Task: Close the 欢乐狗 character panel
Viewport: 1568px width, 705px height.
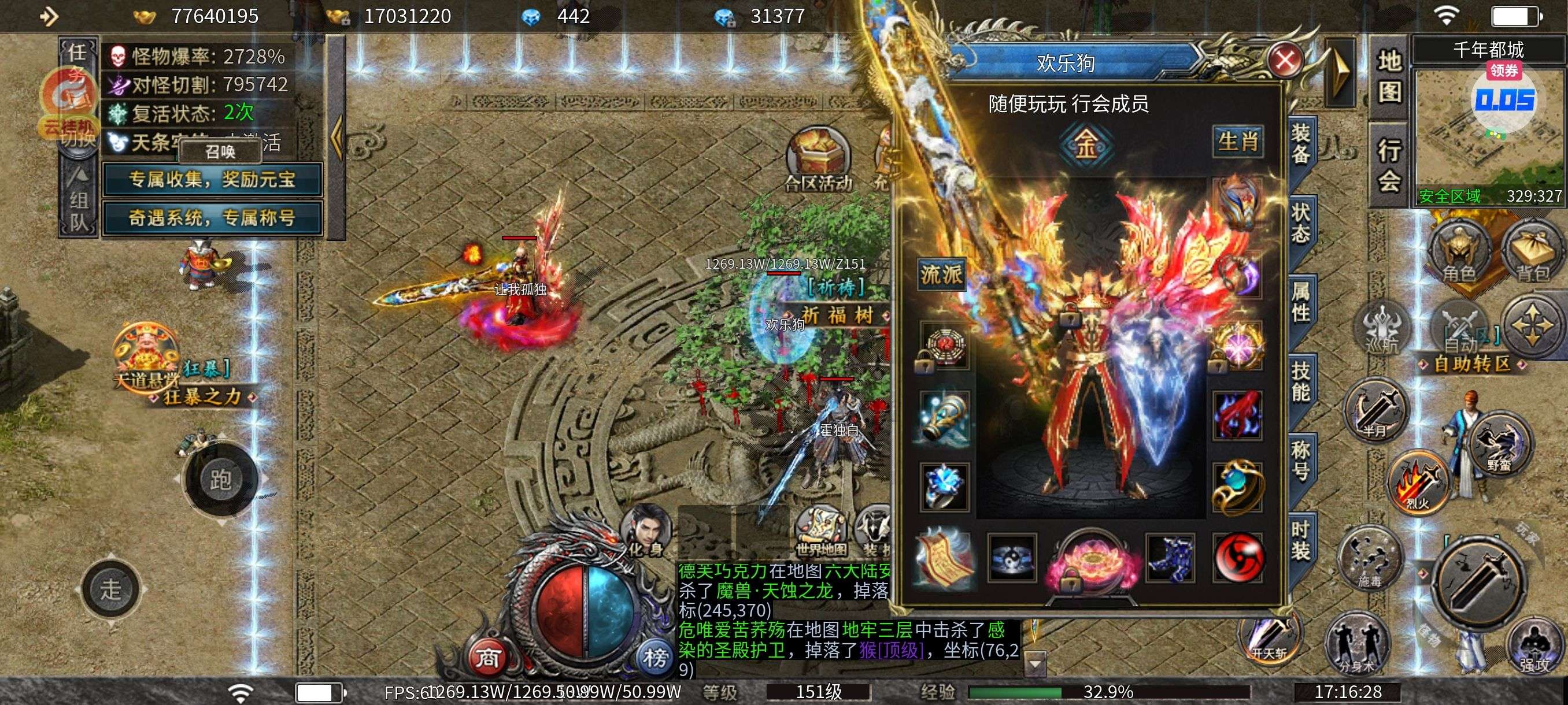Action: coord(1284,61)
